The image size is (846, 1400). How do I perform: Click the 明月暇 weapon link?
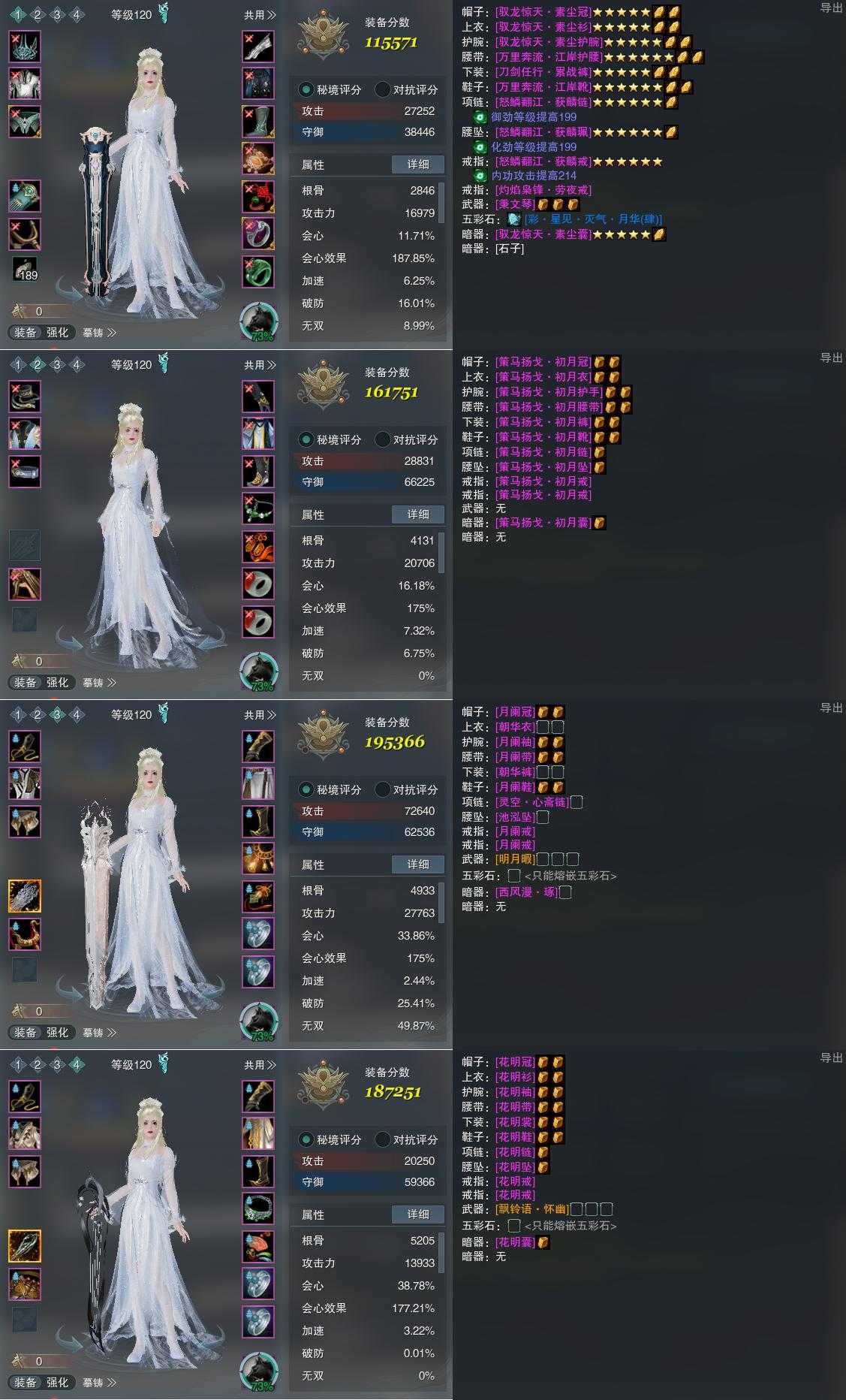point(515,859)
